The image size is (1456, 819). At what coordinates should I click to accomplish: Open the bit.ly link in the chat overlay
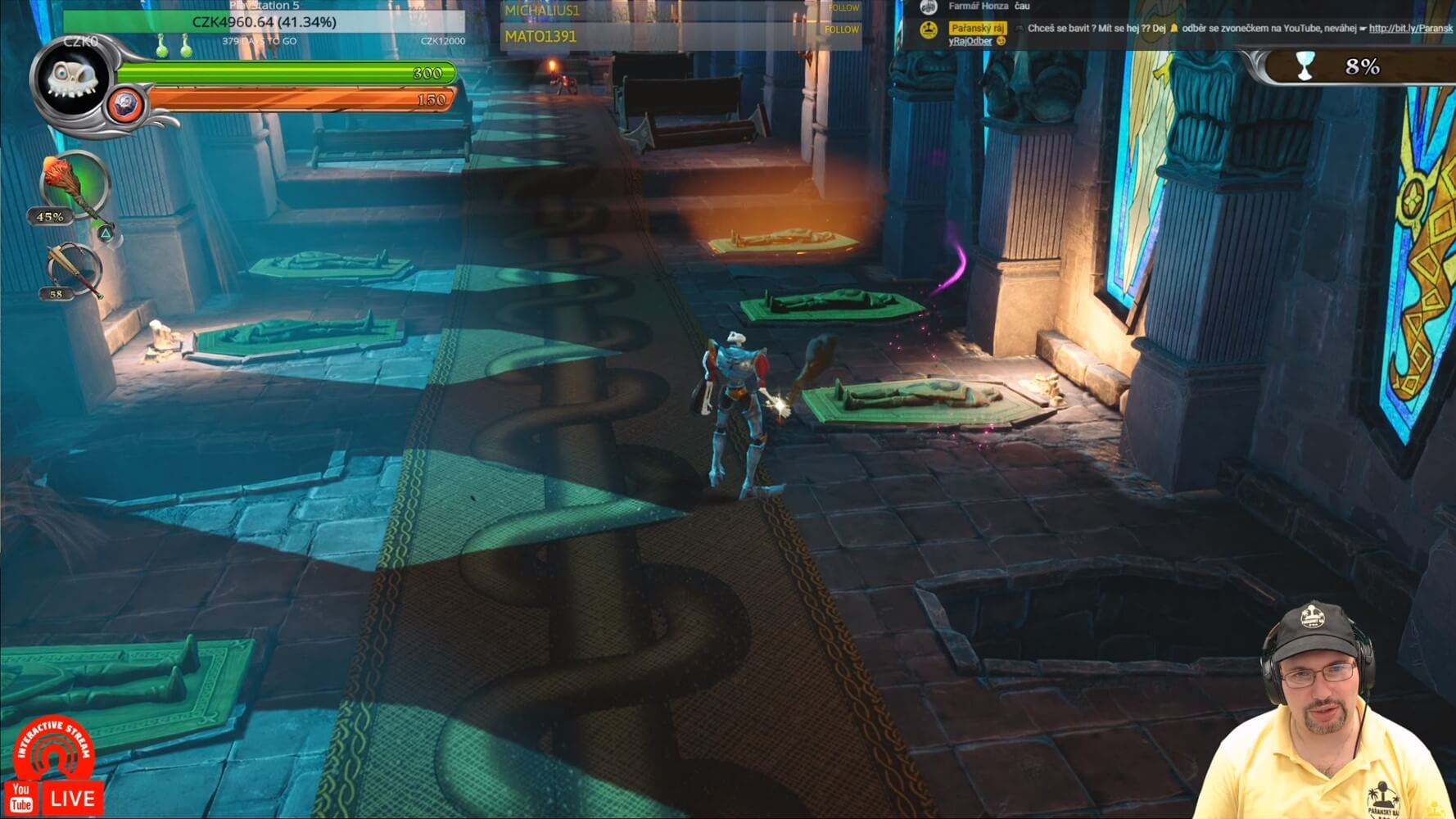pyautogui.click(x=1410, y=28)
